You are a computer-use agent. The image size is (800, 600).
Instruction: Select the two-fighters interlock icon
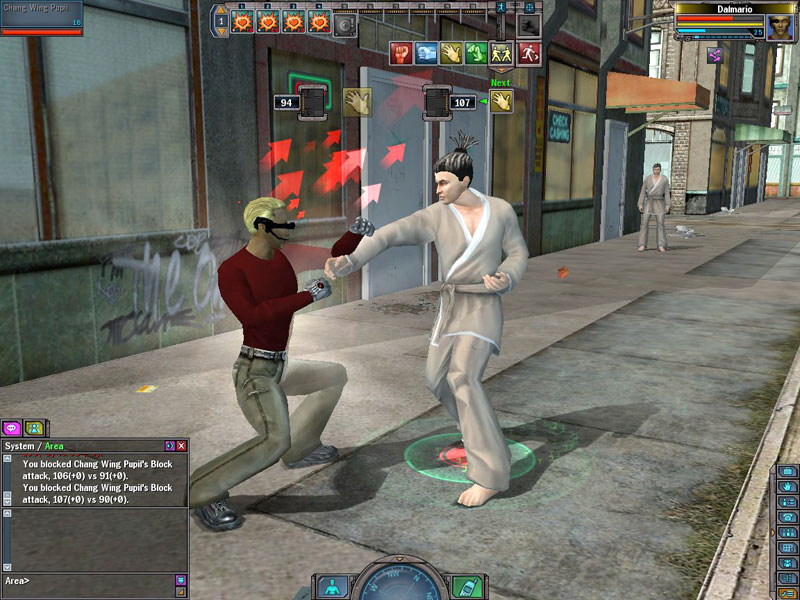click(504, 53)
